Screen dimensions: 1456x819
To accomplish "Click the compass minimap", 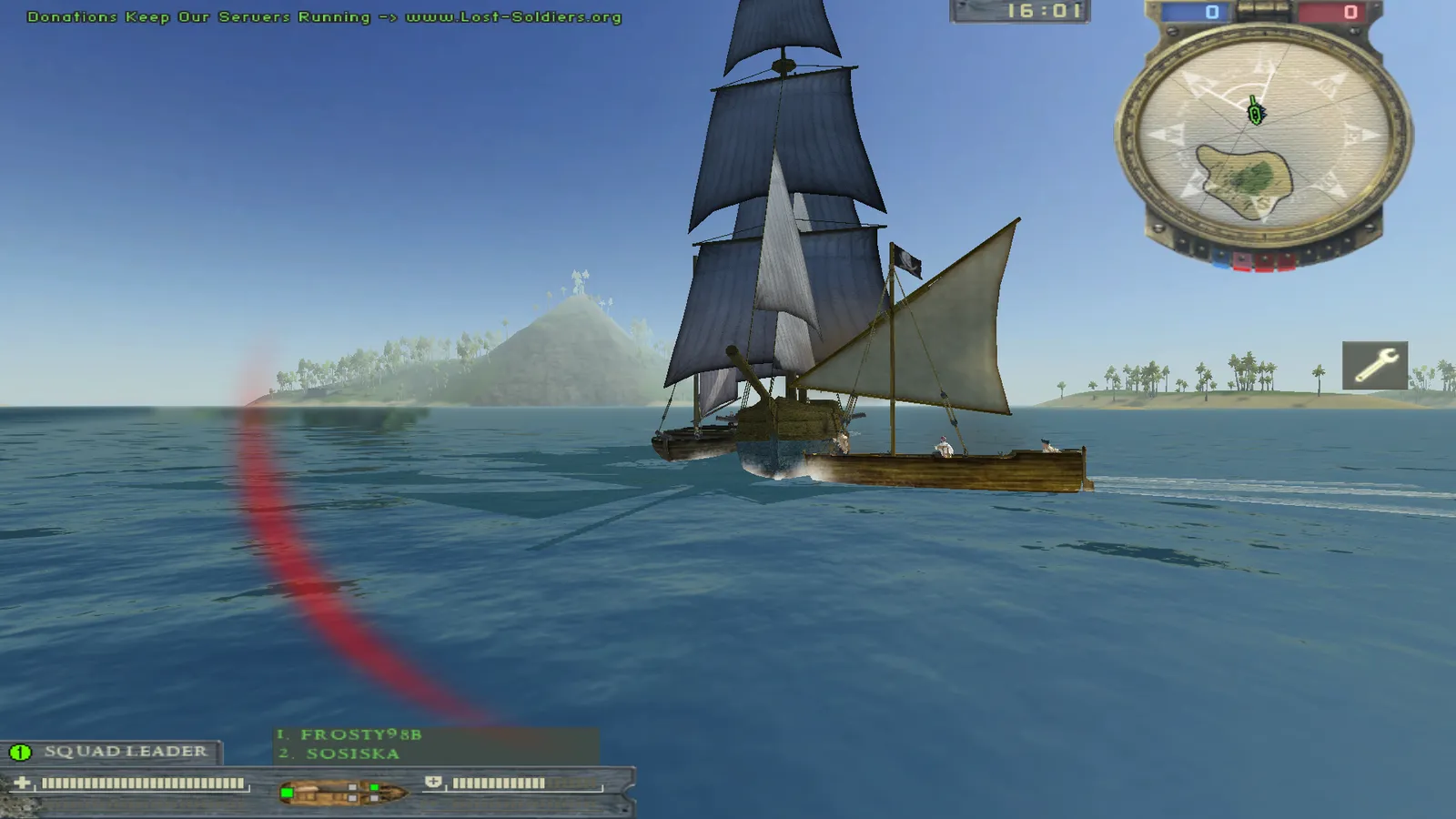I will point(1263,138).
